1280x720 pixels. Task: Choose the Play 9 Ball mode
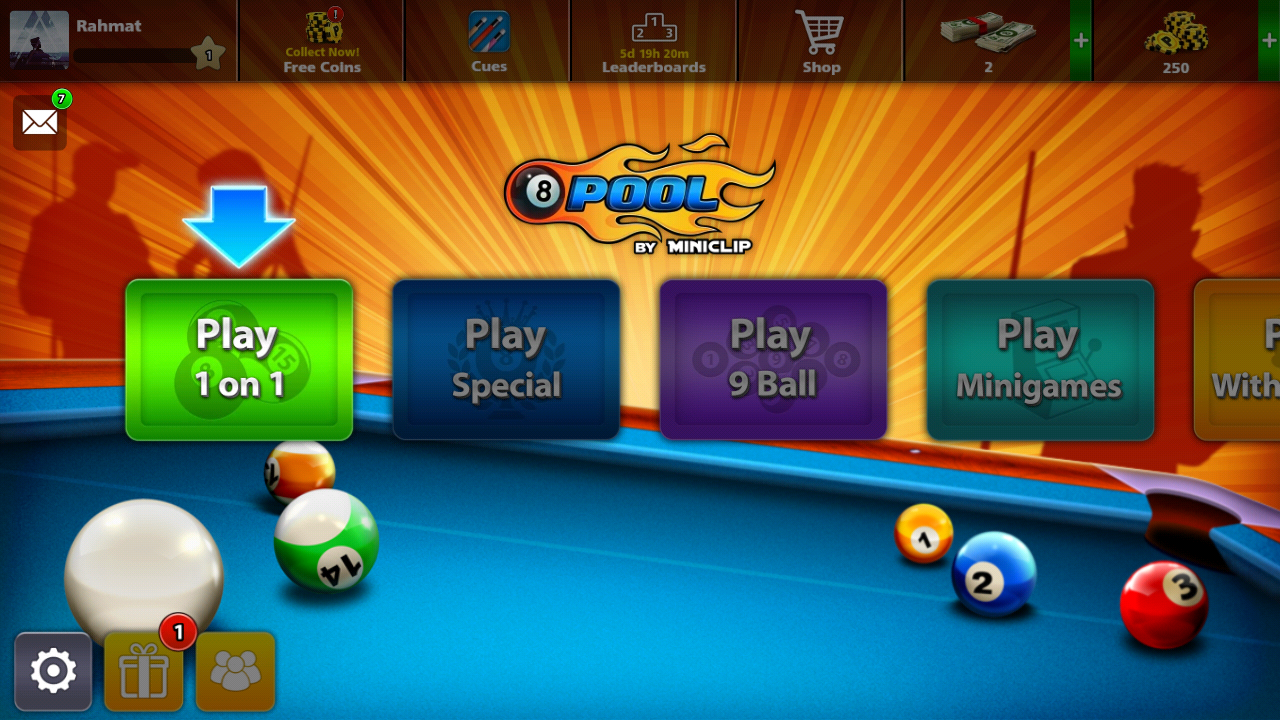pyautogui.click(x=773, y=360)
